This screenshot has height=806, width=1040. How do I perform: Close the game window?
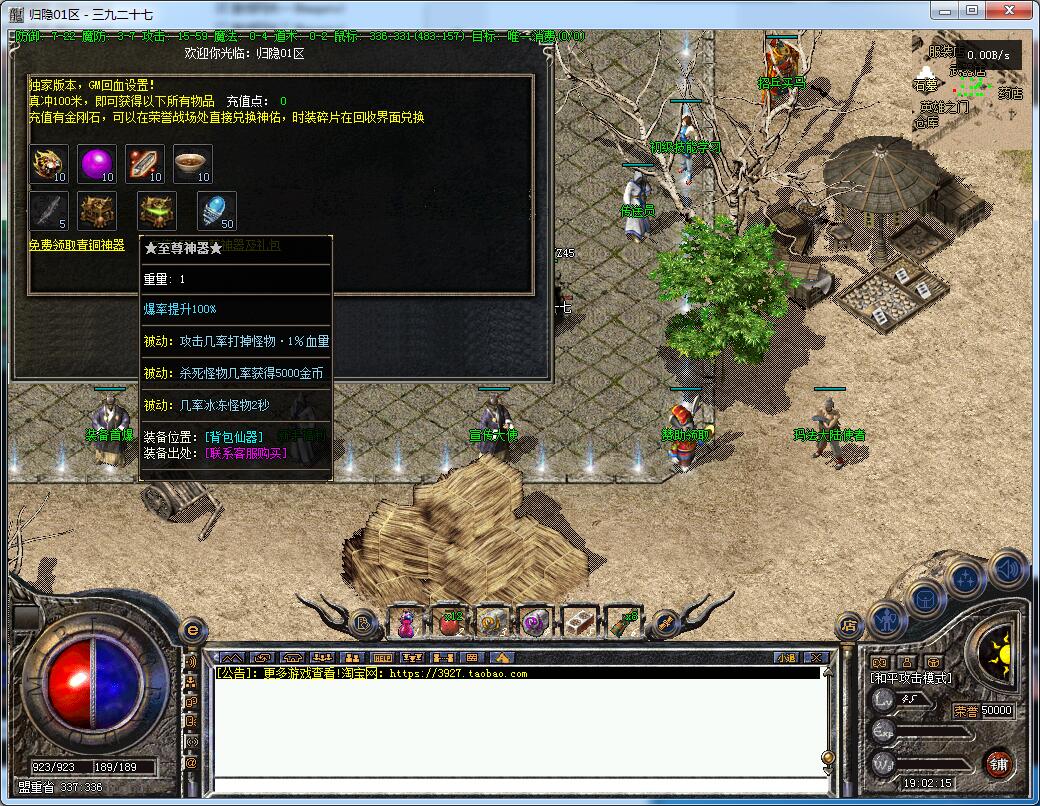(x=1011, y=10)
